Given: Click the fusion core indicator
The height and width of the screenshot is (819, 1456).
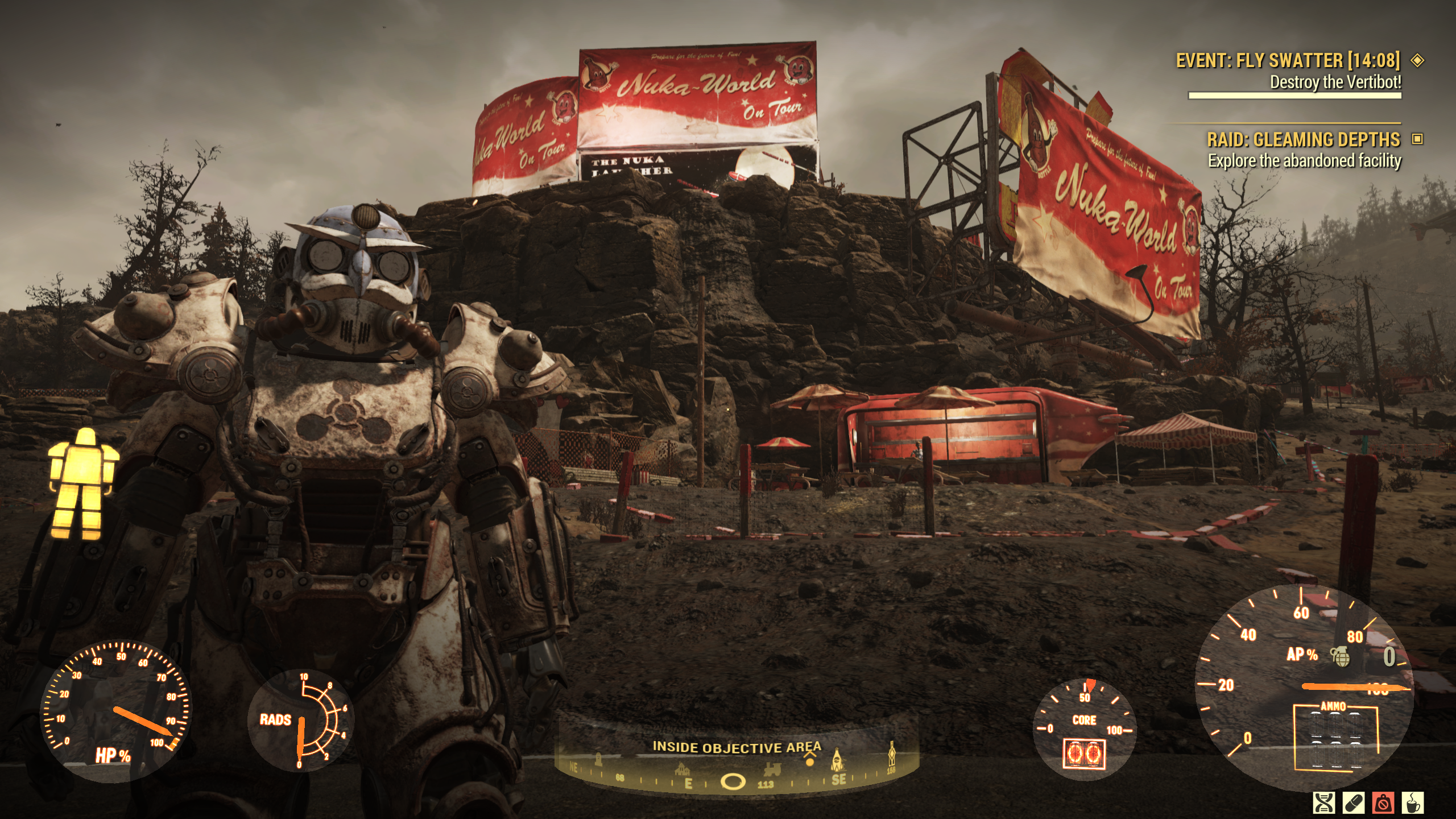Looking at the screenshot, I should [x=1083, y=754].
